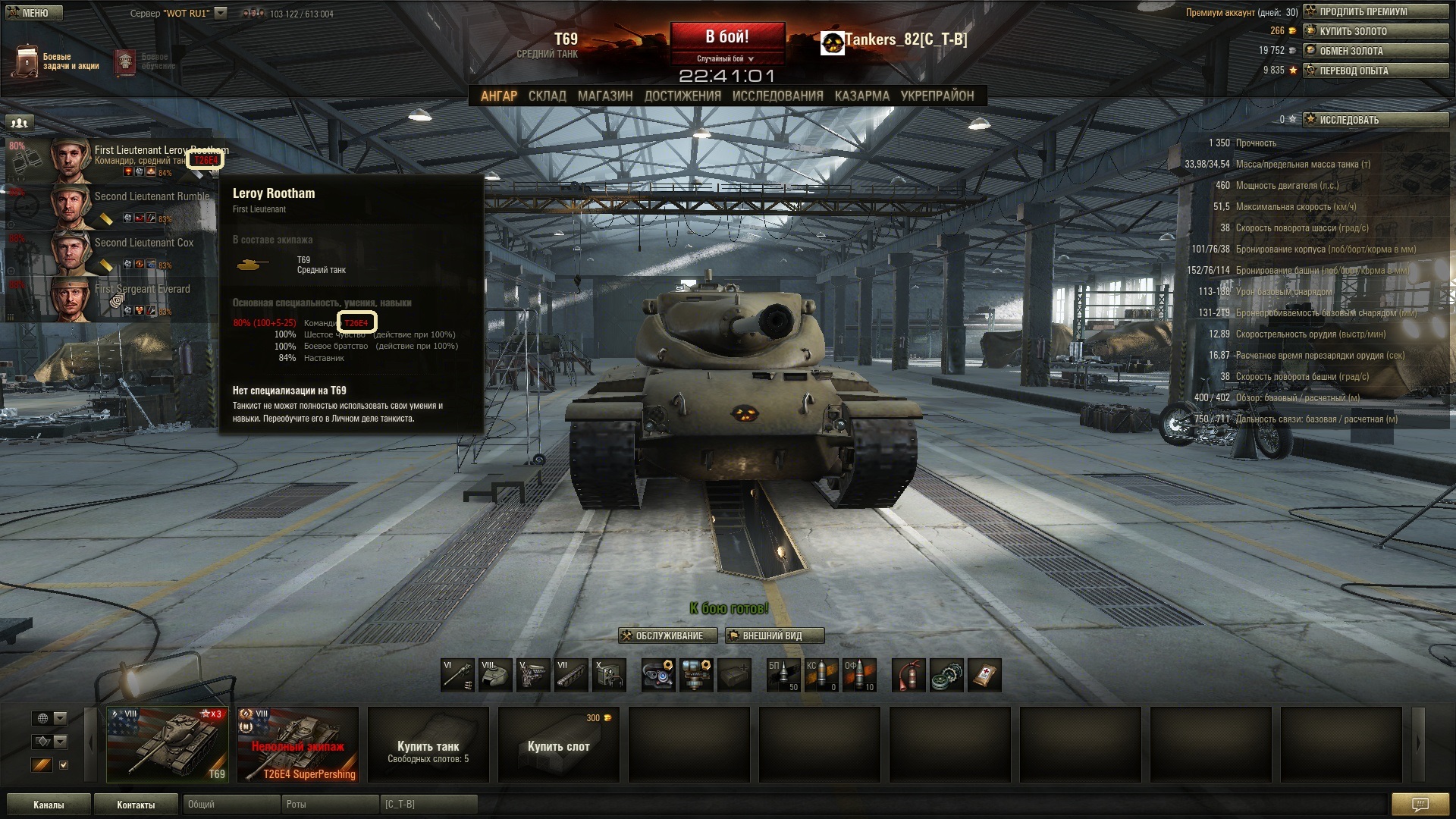Open the Каналы chat channels
The image size is (1456, 819).
pos(49,805)
